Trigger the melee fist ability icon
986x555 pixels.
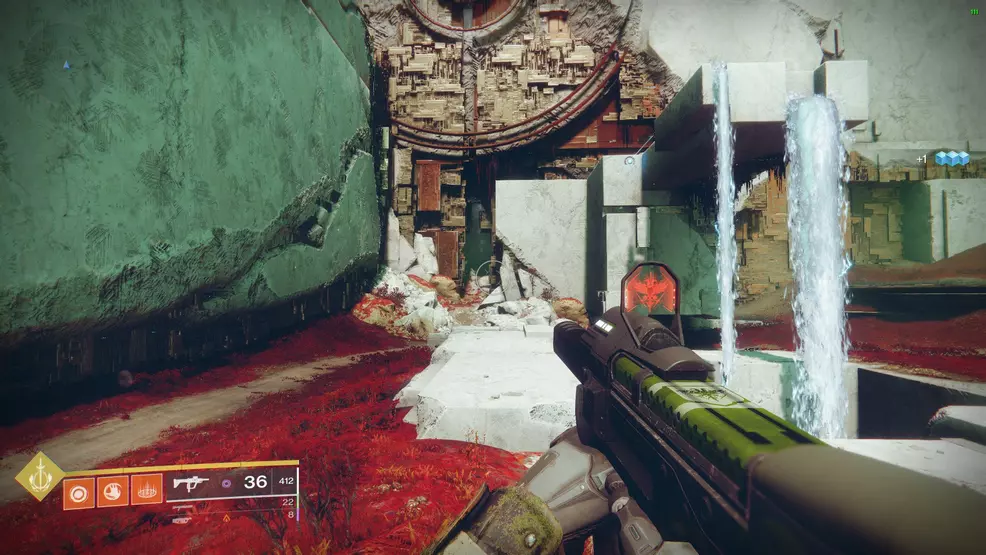pyautogui.click(x=112, y=490)
